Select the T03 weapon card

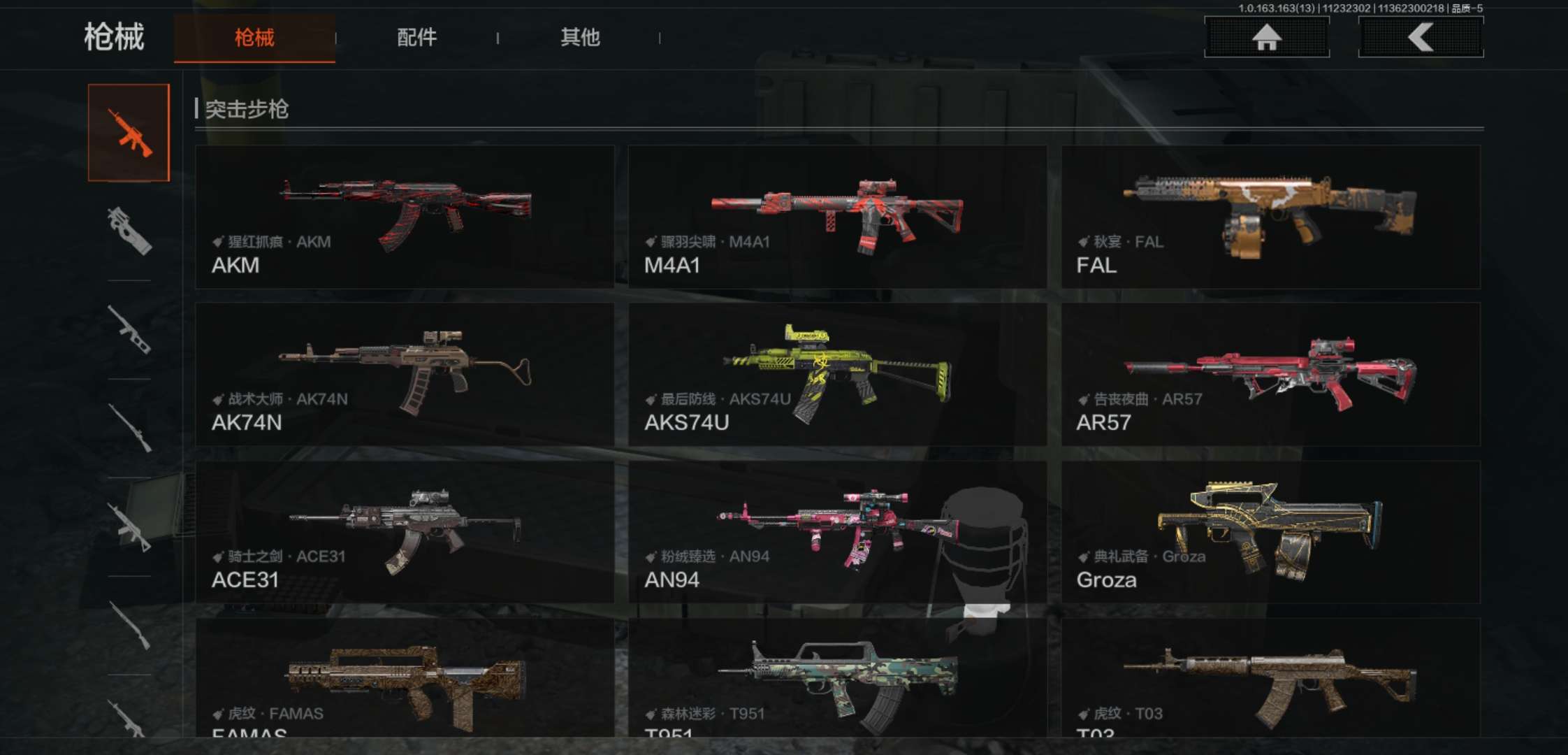tap(1270, 678)
